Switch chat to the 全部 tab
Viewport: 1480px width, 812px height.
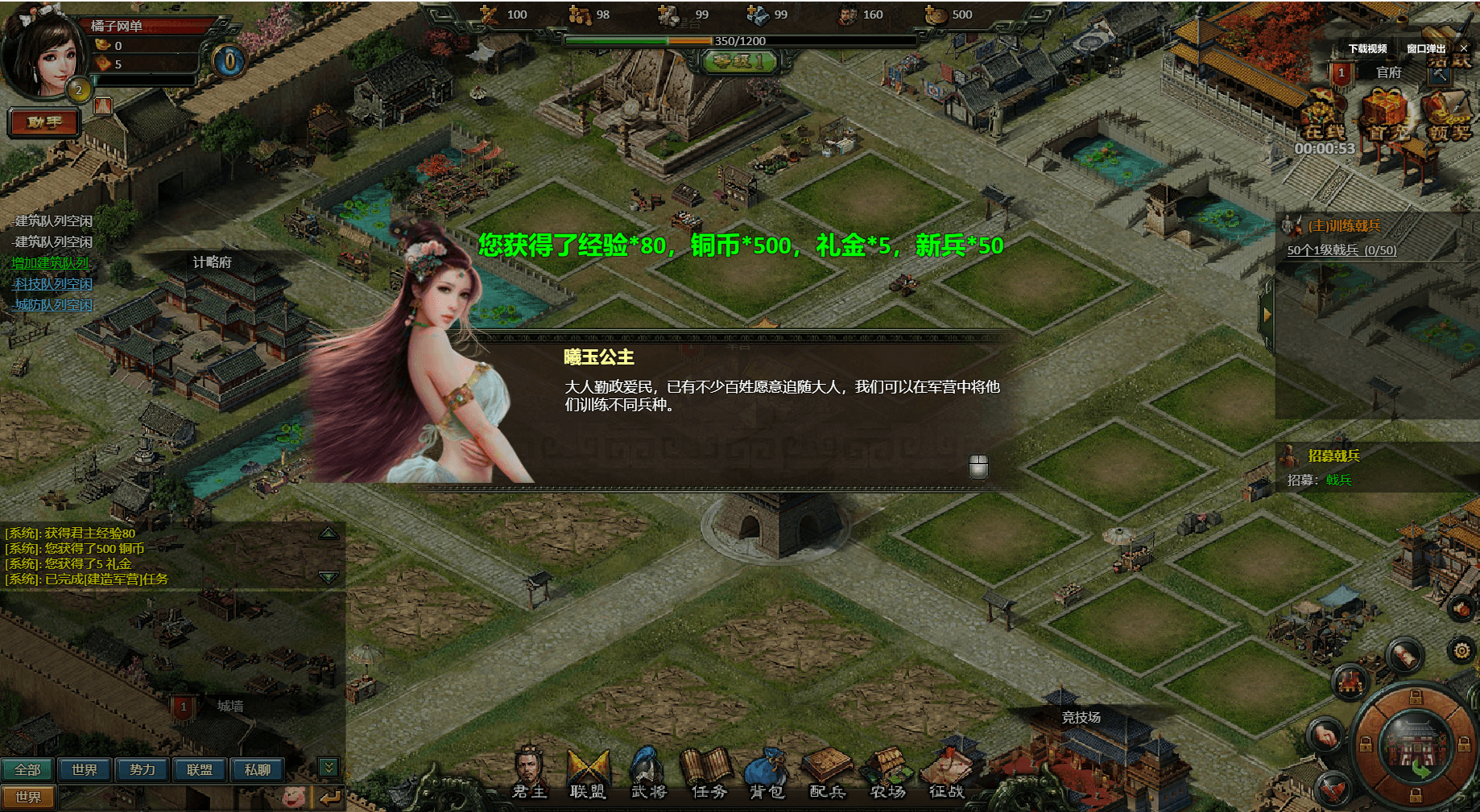(27, 770)
